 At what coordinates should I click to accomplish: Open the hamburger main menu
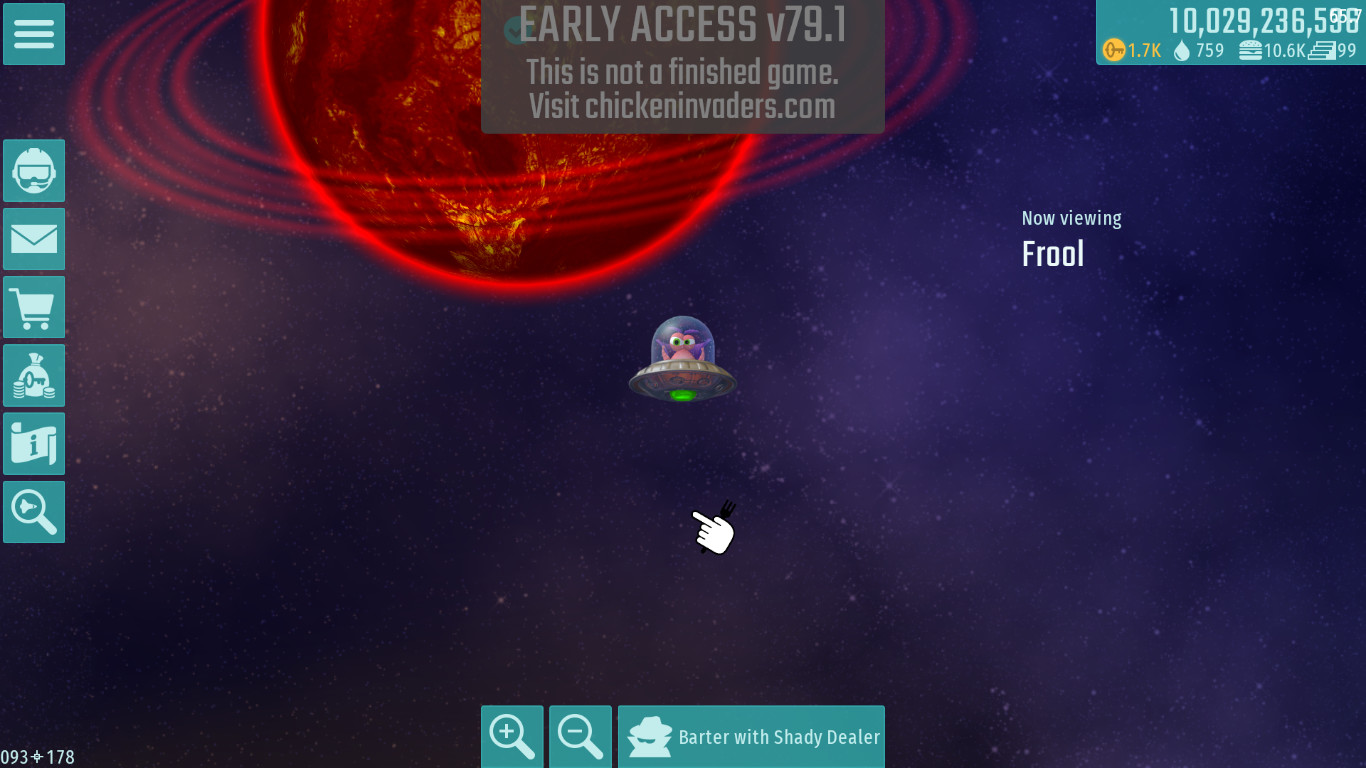pyautogui.click(x=34, y=34)
